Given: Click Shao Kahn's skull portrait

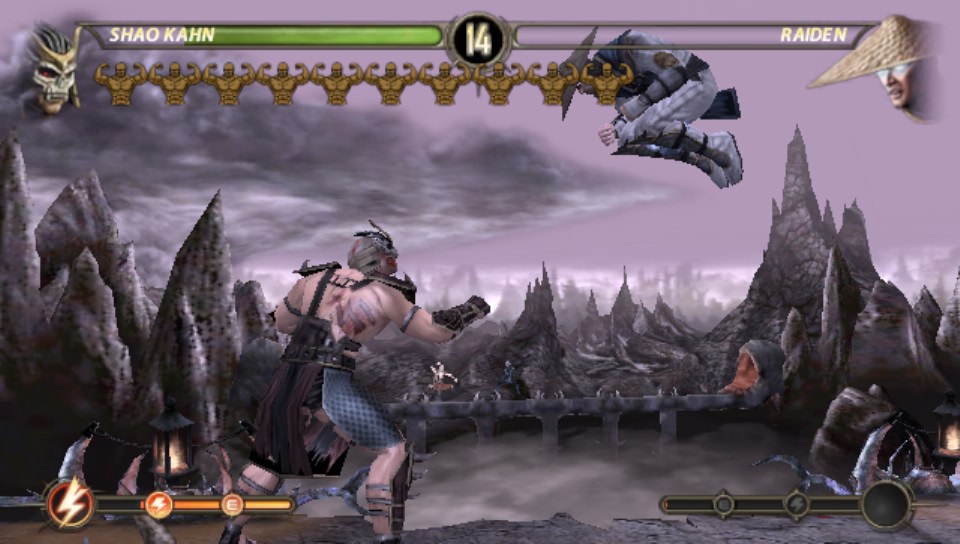Looking at the screenshot, I should (54, 68).
